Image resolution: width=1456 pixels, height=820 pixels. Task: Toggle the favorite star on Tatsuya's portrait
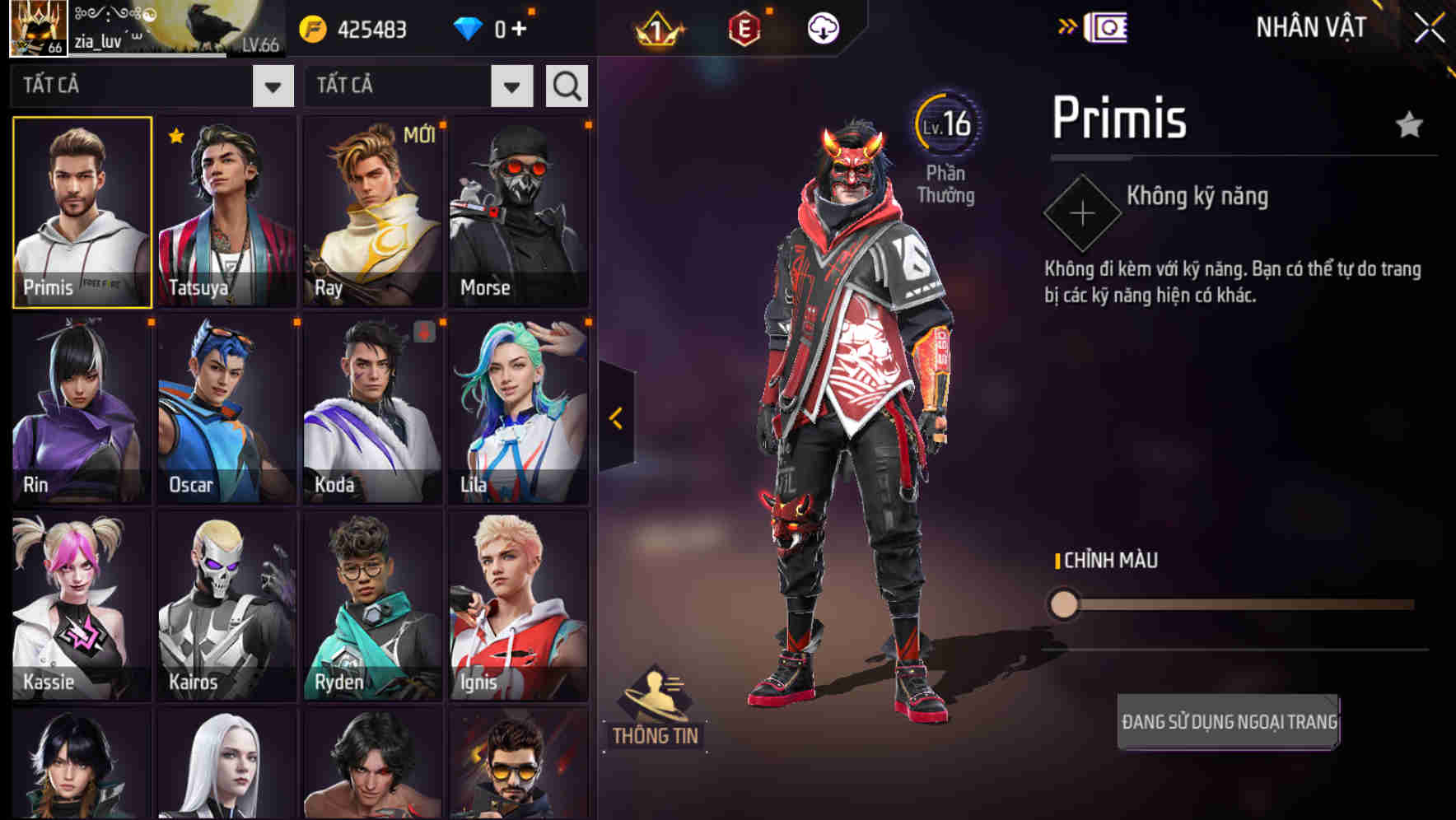coord(173,137)
